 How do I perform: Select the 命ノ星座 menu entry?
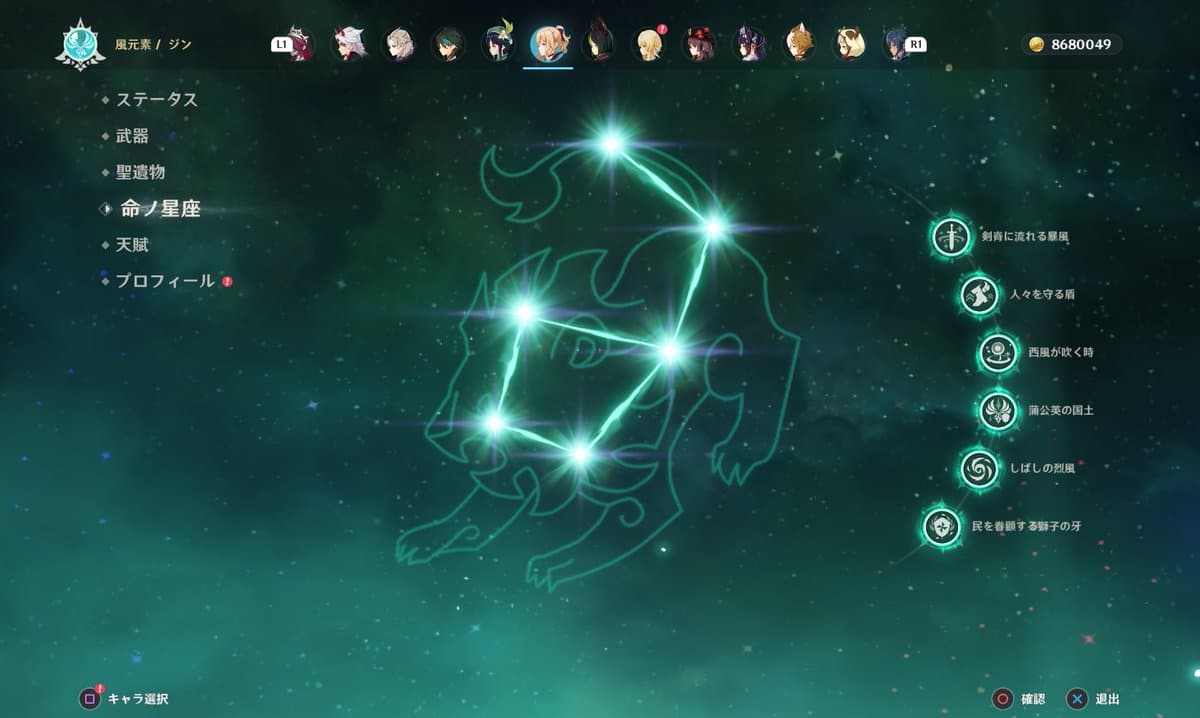(x=160, y=209)
